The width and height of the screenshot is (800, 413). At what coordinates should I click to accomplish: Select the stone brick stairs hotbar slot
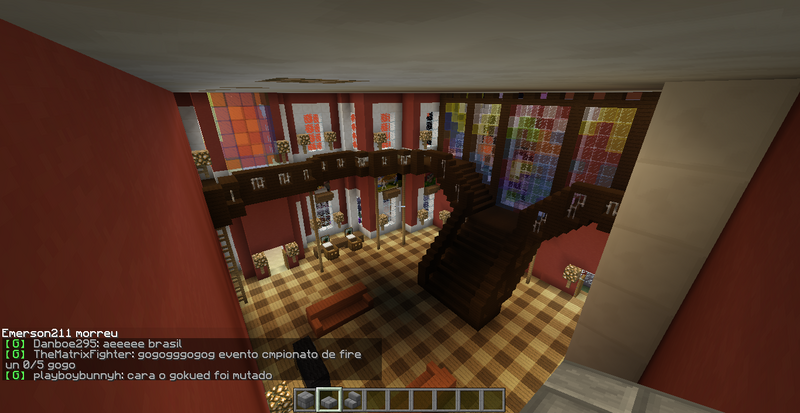[352, 400]
